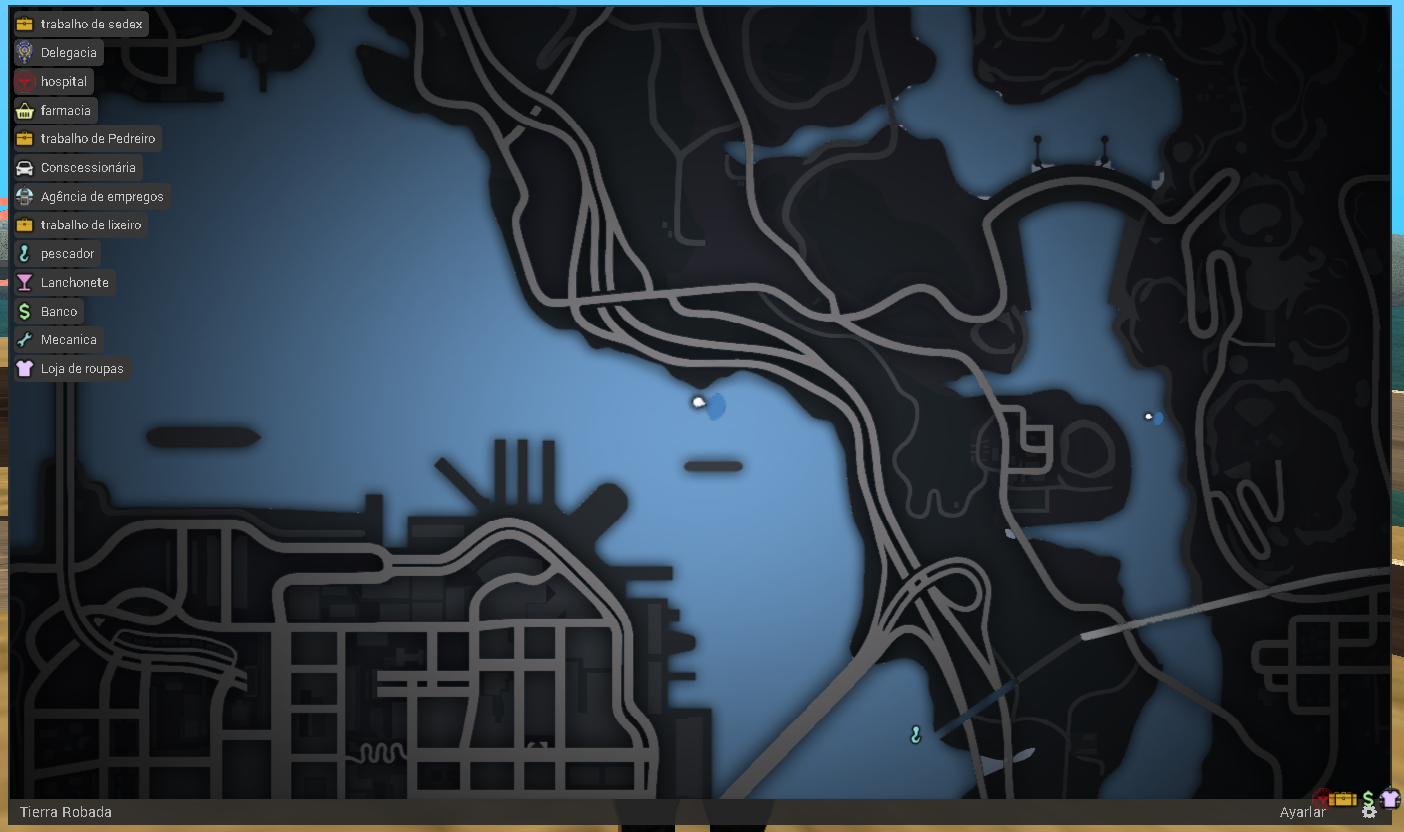The width and height of the screenshot is (1404, 832).
Task: Toggle the trabalho de lixeiro filter
Action: [x=80, y=224]
